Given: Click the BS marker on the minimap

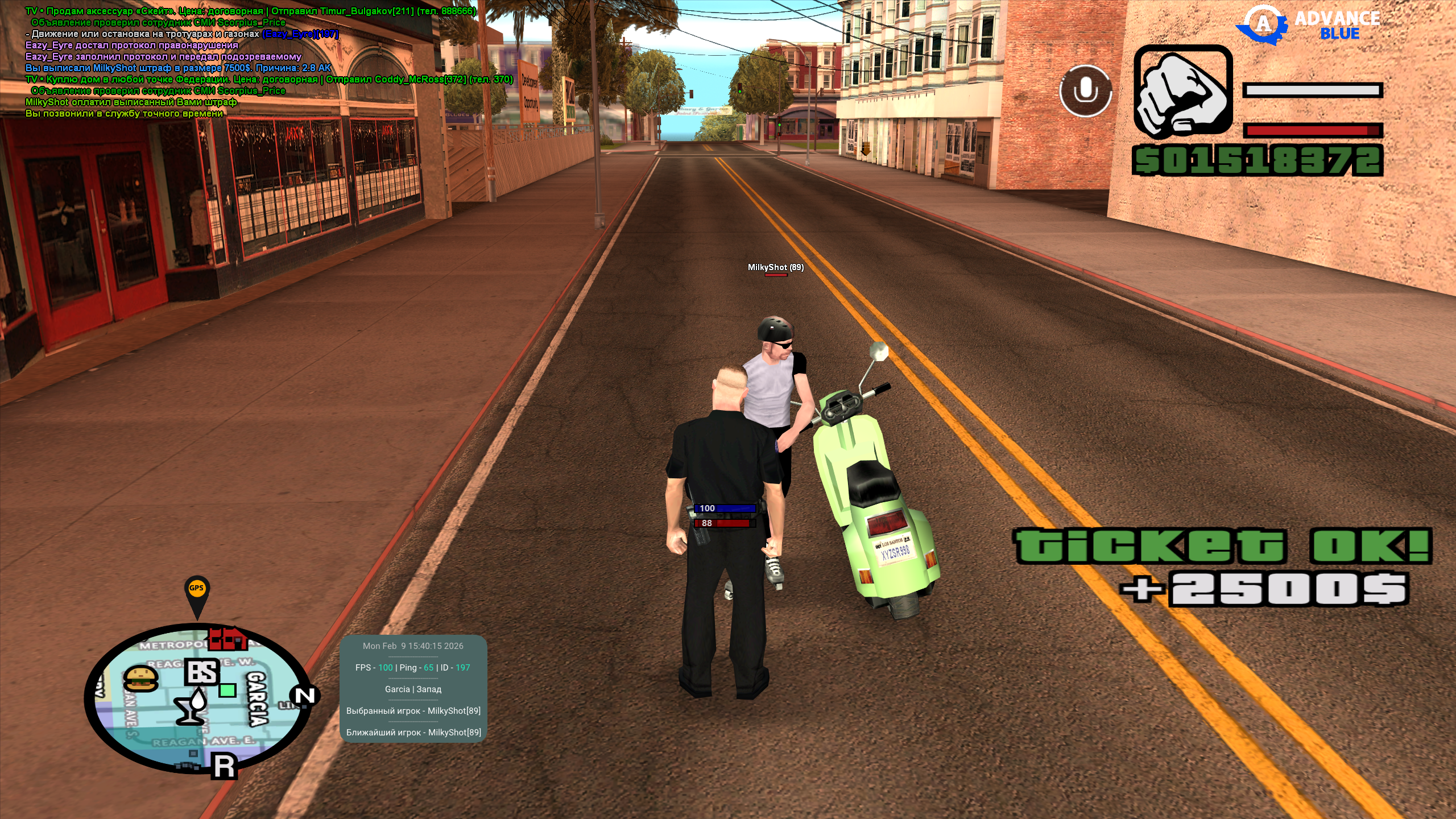Looking at the screenshot, I should click(202, 672).
